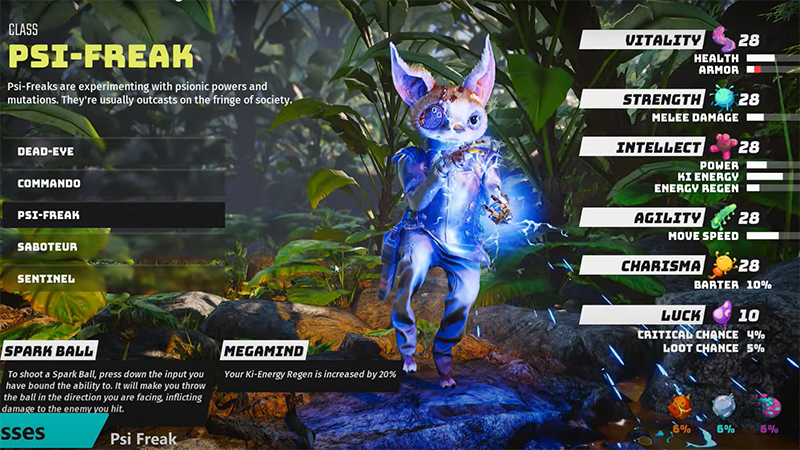Click the pink and green resistance icon
Image resolution: width=800 pixels, height=450 pixels.
point(768,408)
